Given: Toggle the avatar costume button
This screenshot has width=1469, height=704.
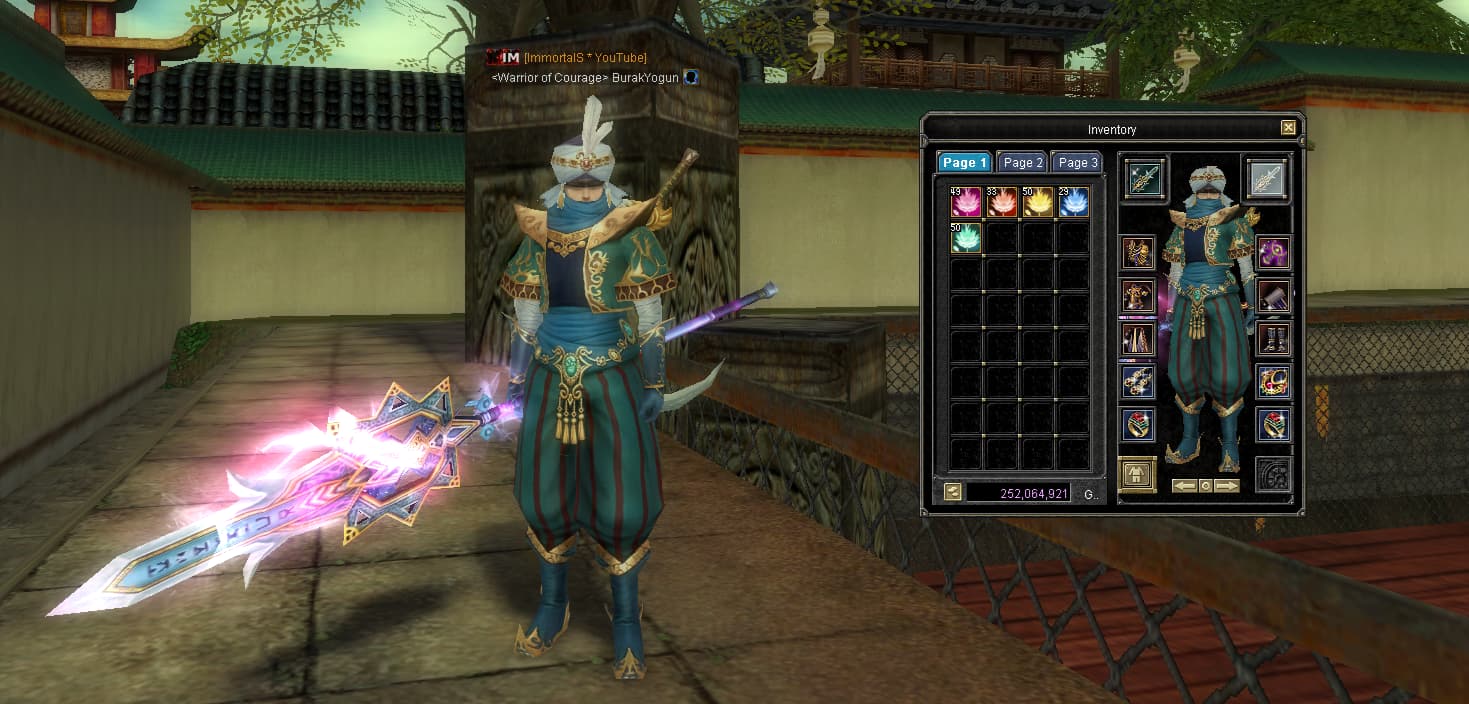Looking at the screenshot, I should [1138, 473].
